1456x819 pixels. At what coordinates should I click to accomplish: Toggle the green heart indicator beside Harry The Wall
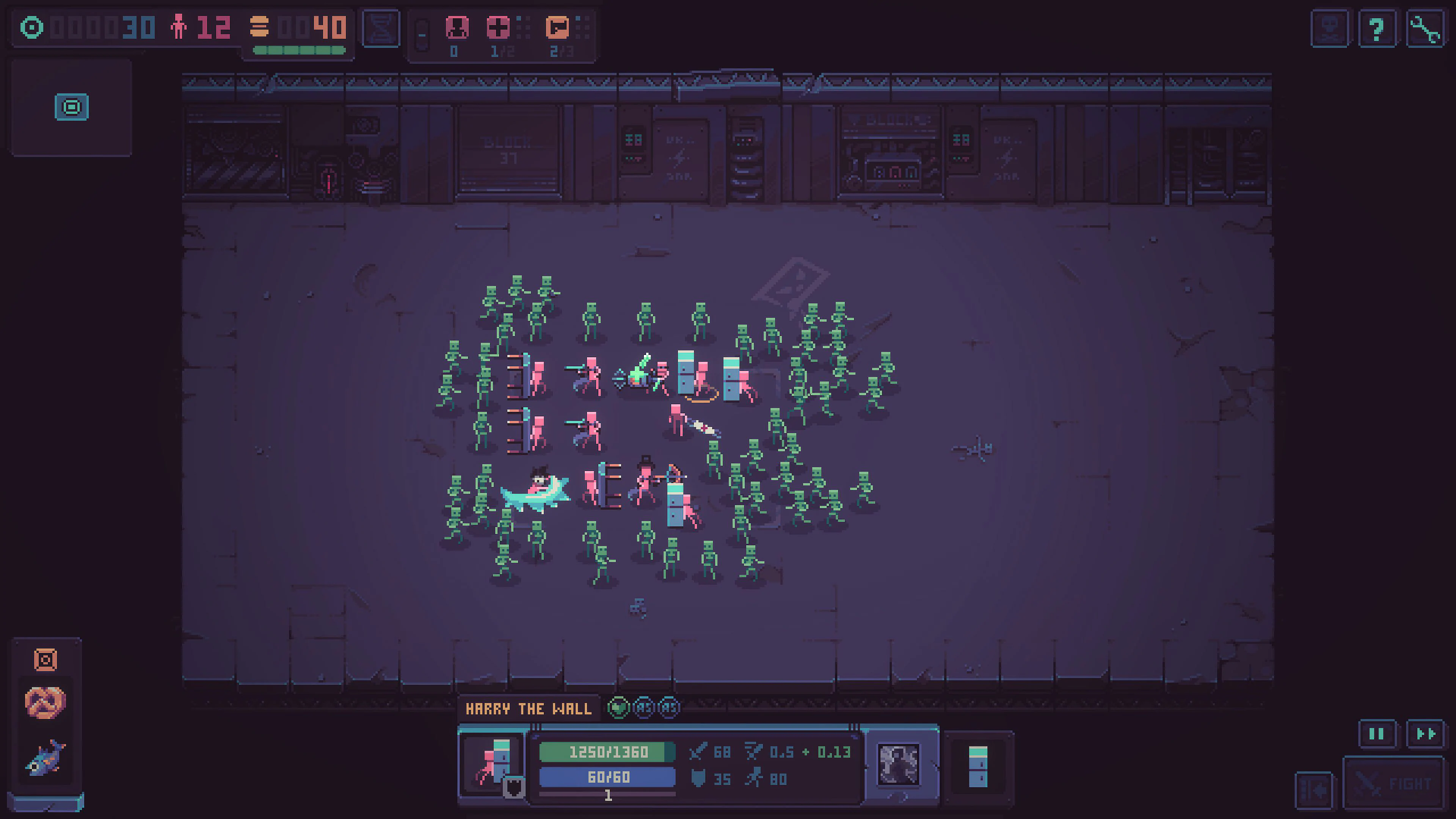click(618, 707)
